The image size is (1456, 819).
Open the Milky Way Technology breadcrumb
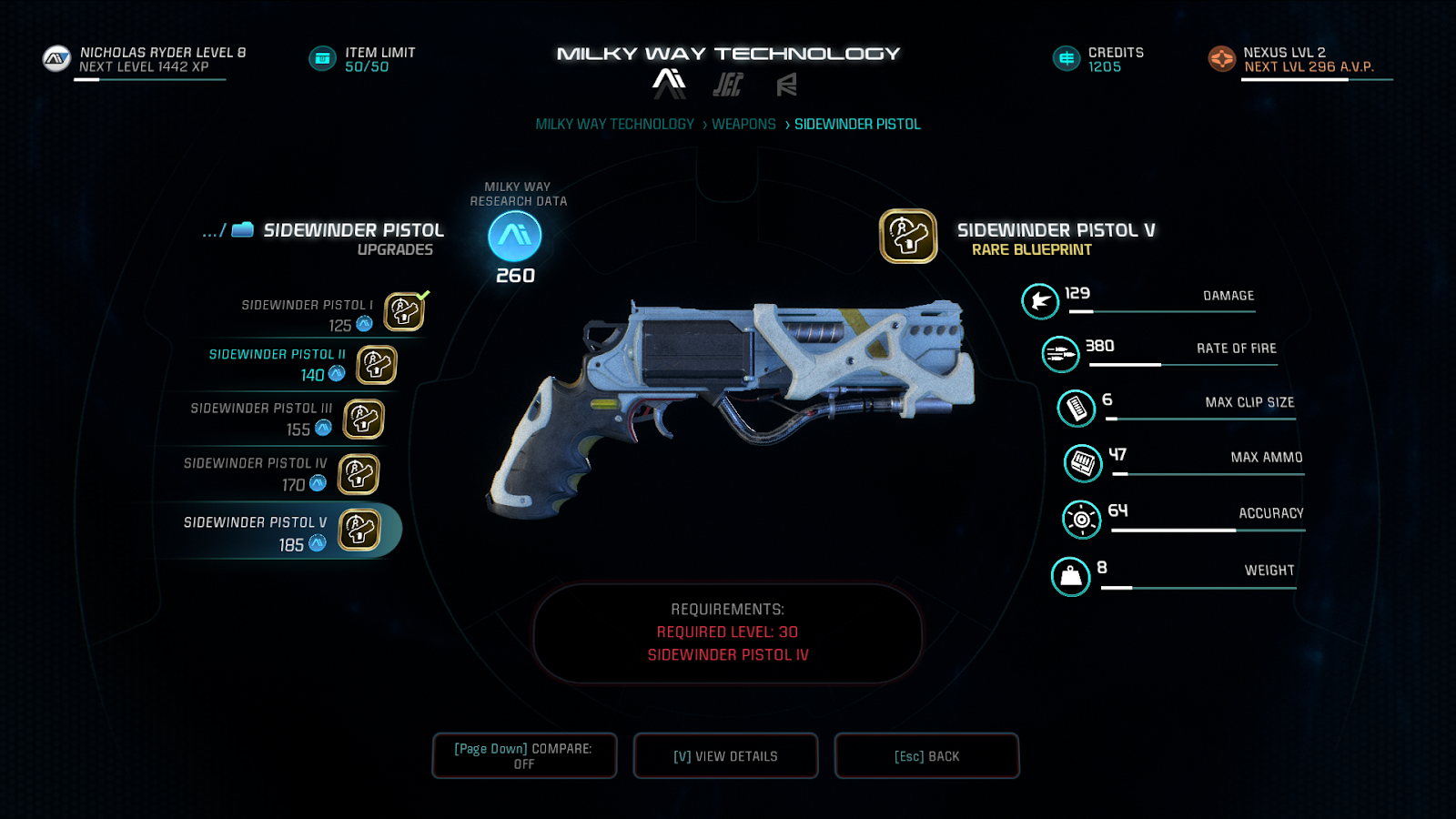pos(614,125)
